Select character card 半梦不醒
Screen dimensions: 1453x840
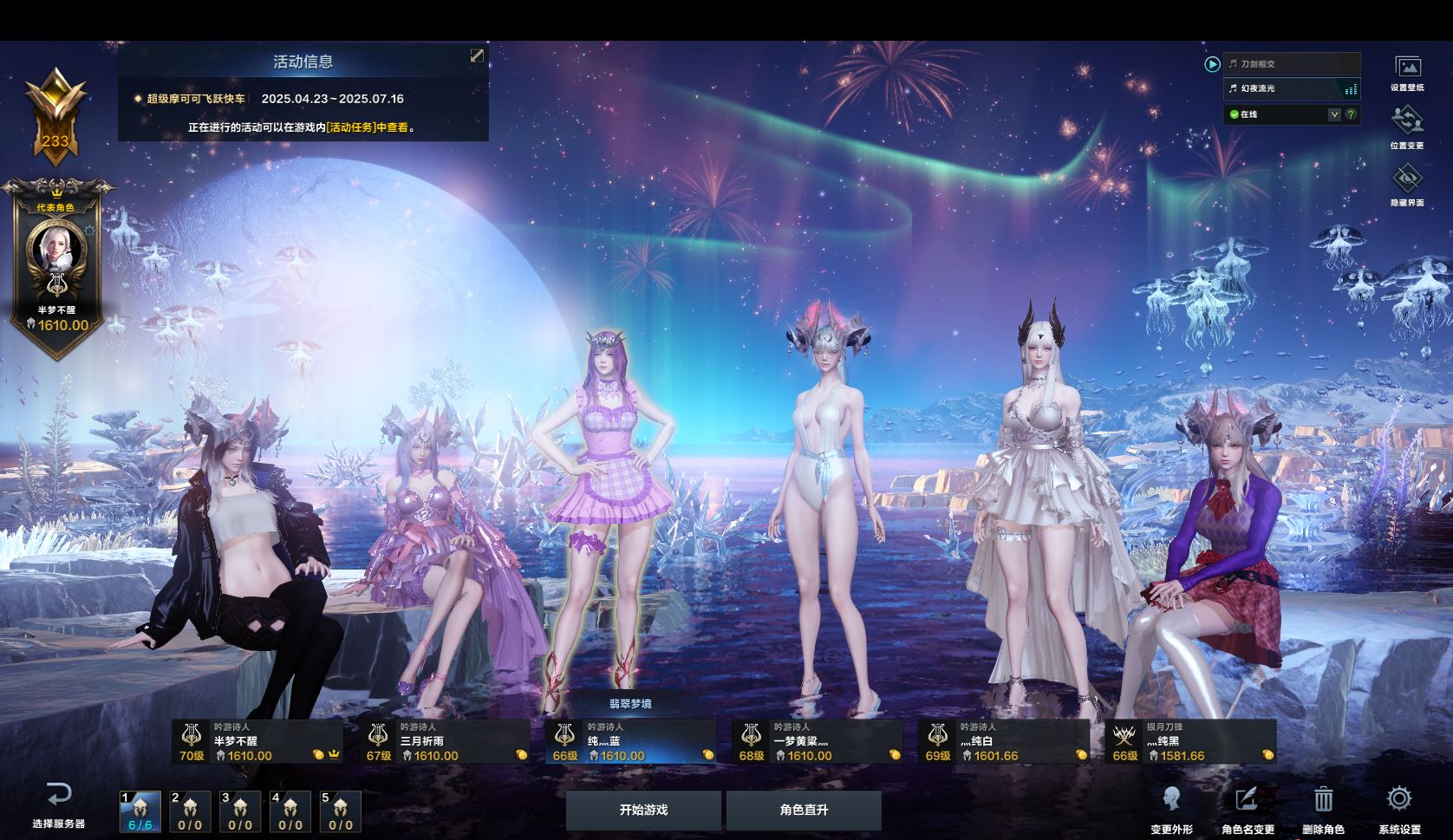(x=257, y=742)
